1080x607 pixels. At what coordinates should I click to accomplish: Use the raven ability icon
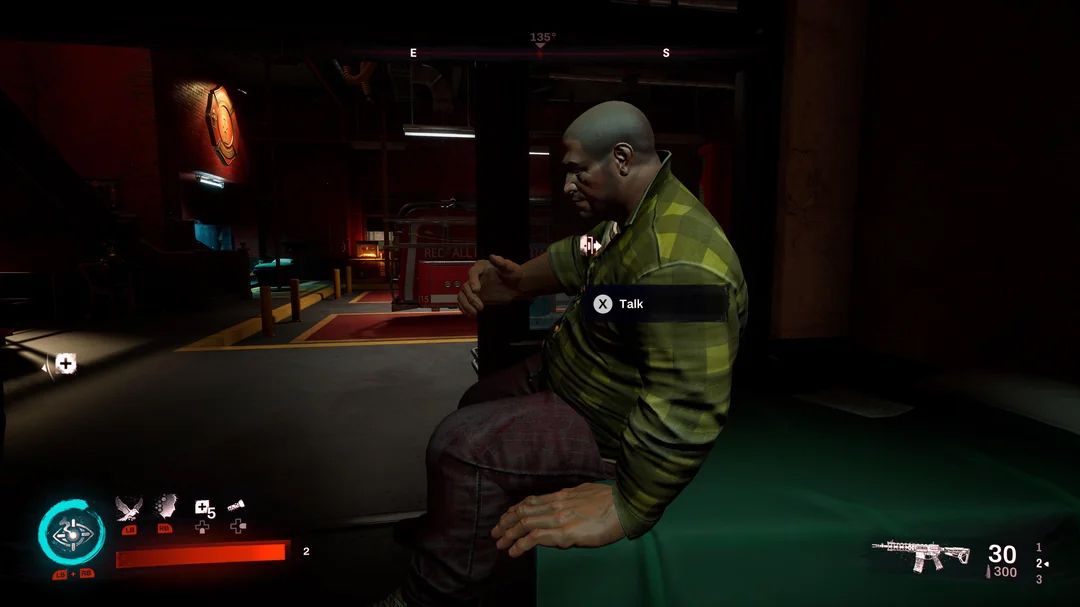coord(129,508)
